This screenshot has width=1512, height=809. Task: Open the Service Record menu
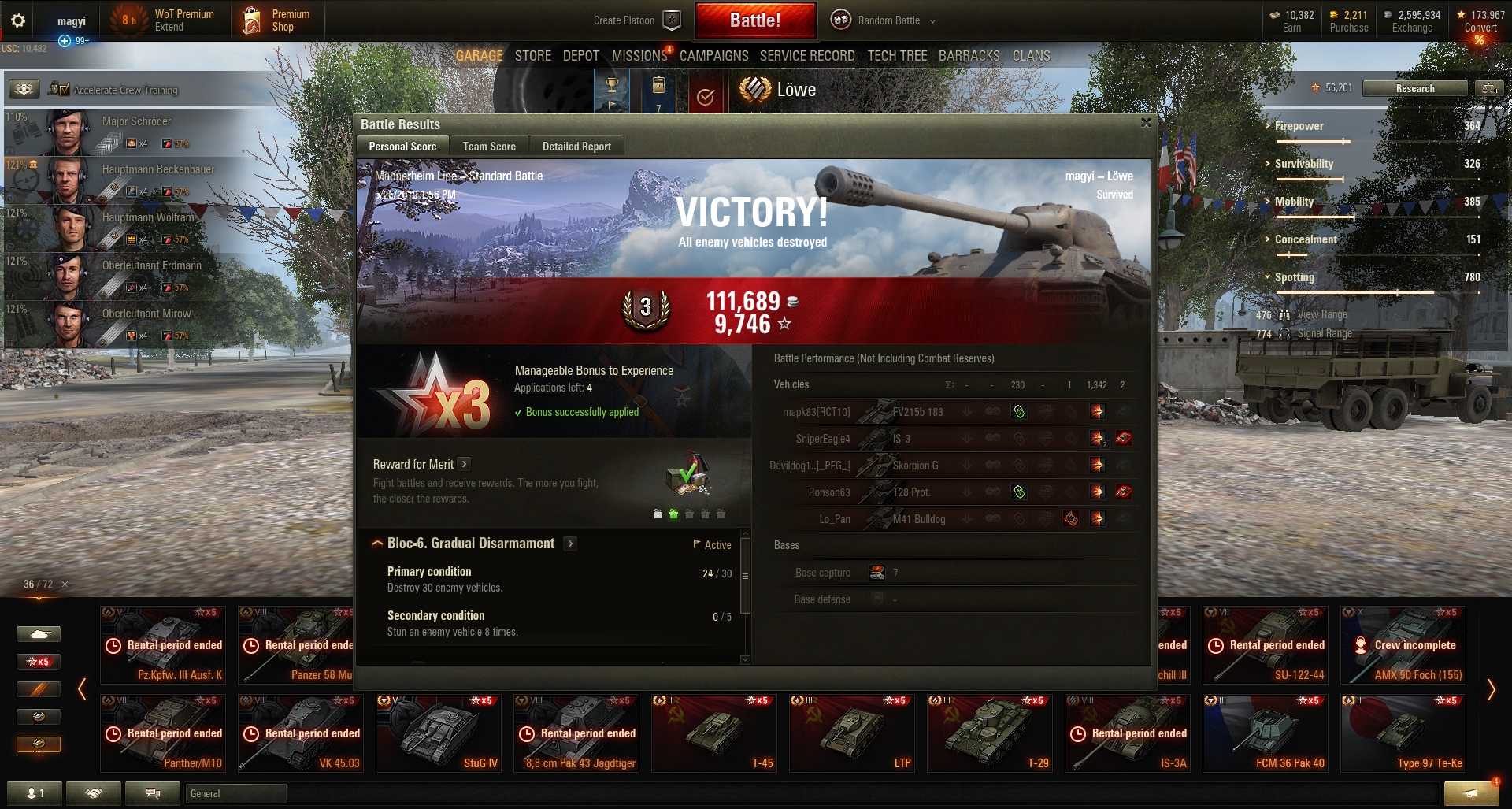807,56
